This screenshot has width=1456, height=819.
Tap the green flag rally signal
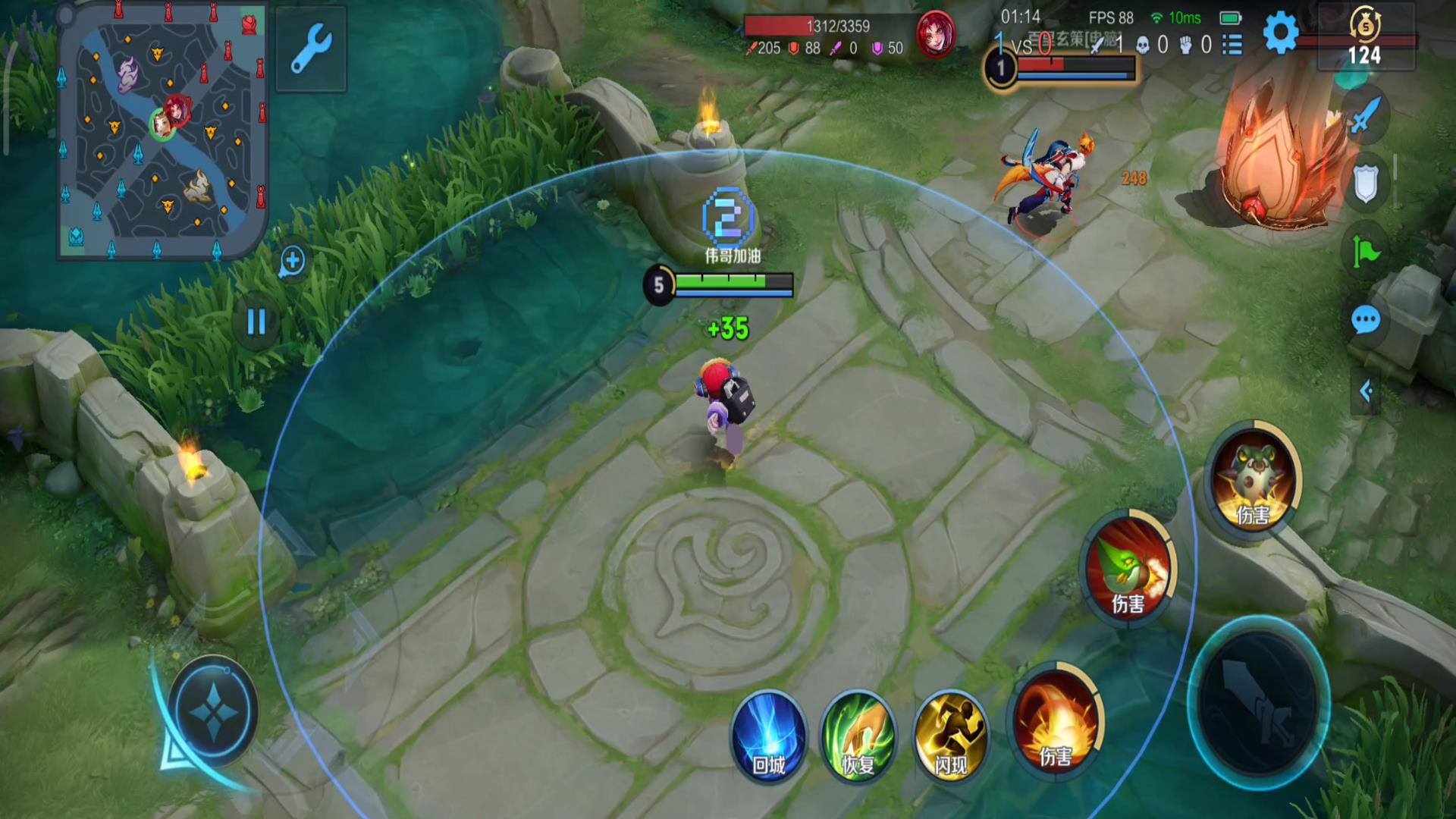1365,251
